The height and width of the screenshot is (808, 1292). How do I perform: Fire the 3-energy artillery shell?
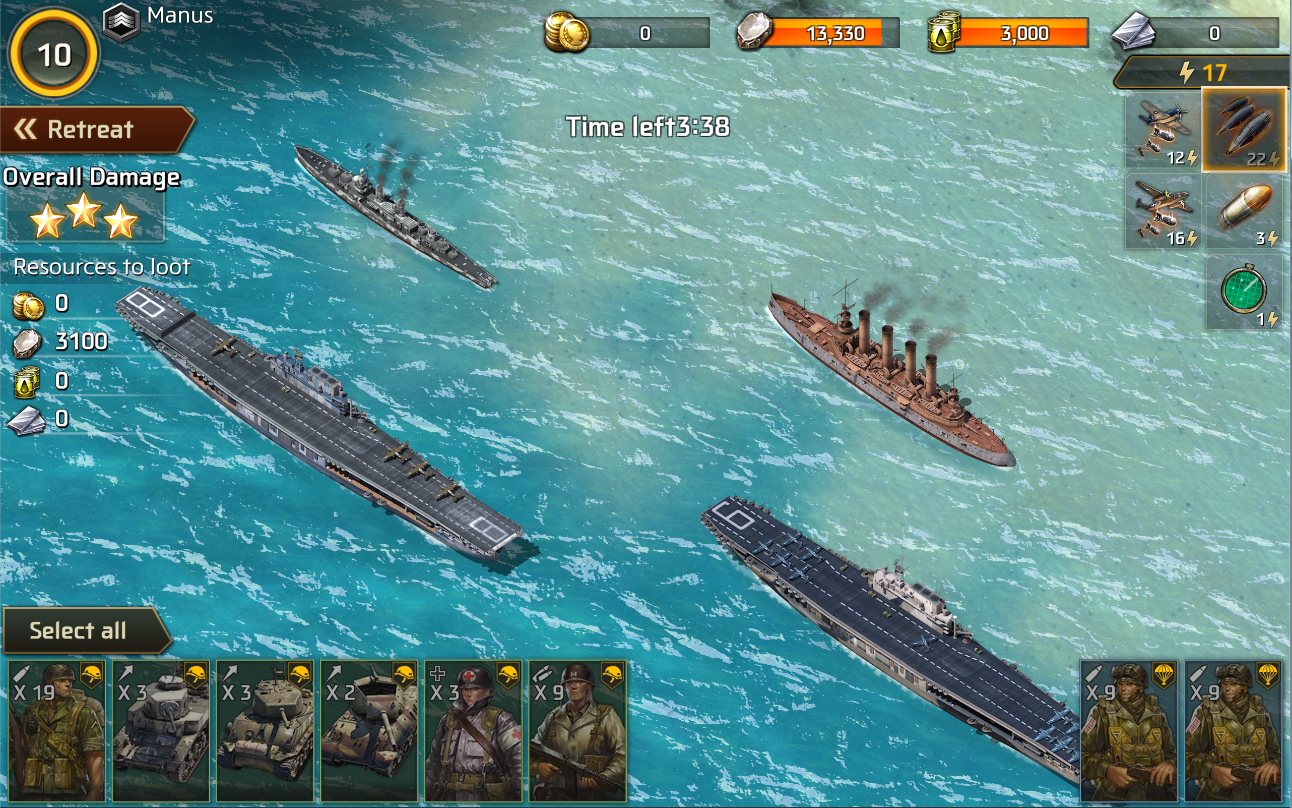1244,211
